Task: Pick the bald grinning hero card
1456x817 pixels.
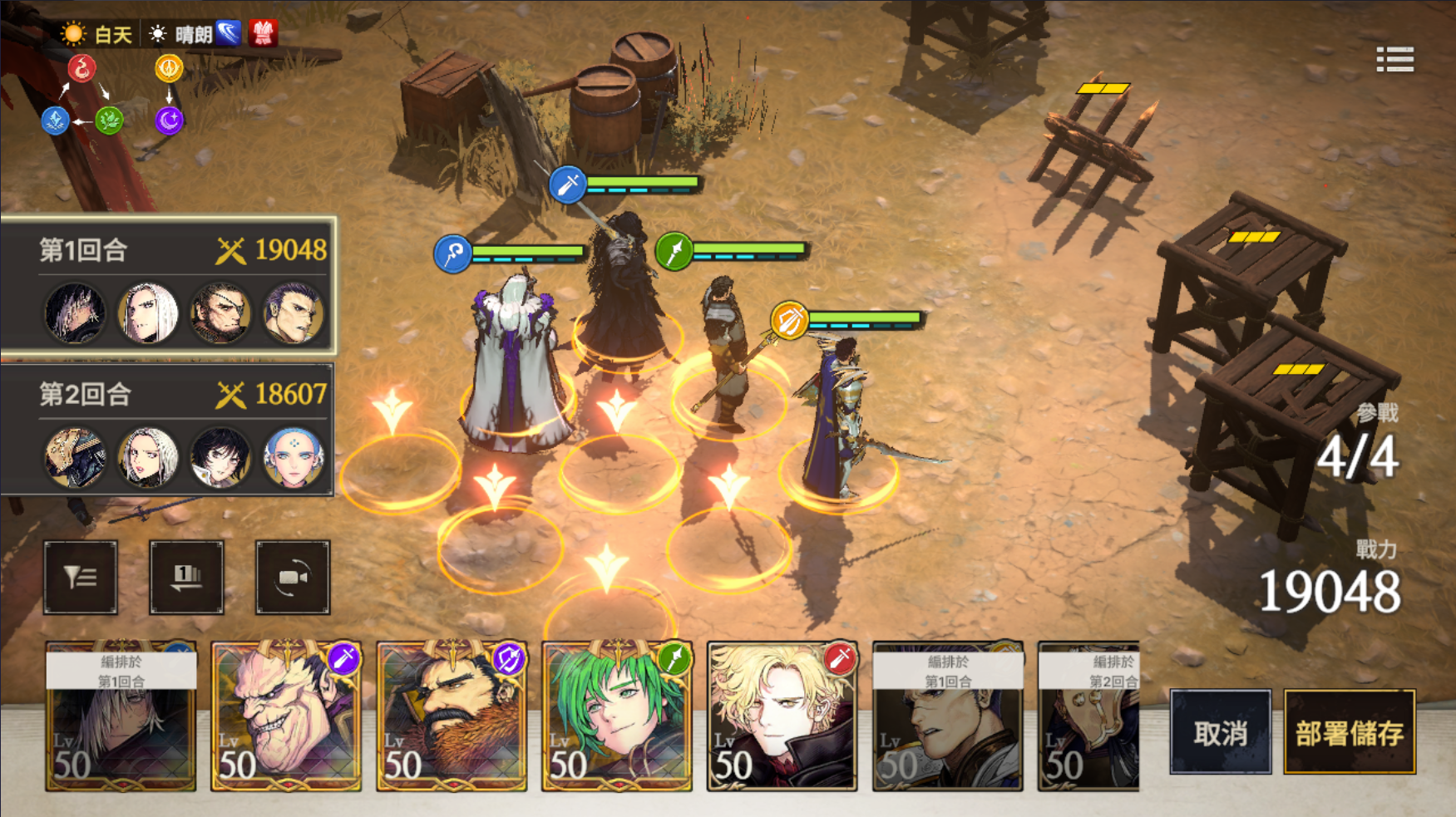Action: tap(285, 716)
